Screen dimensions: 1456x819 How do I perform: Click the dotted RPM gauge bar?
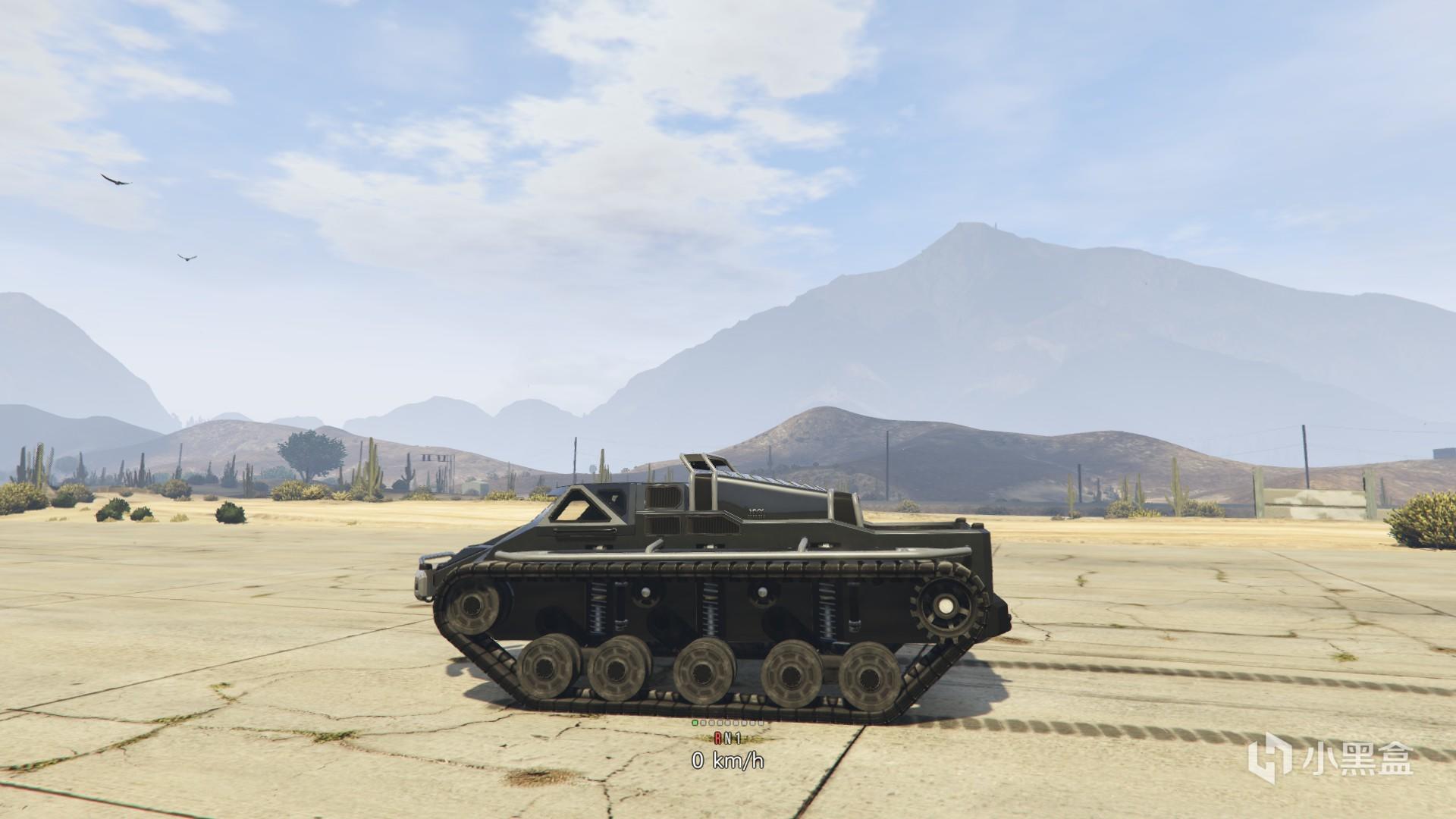(x=728, y=722)
